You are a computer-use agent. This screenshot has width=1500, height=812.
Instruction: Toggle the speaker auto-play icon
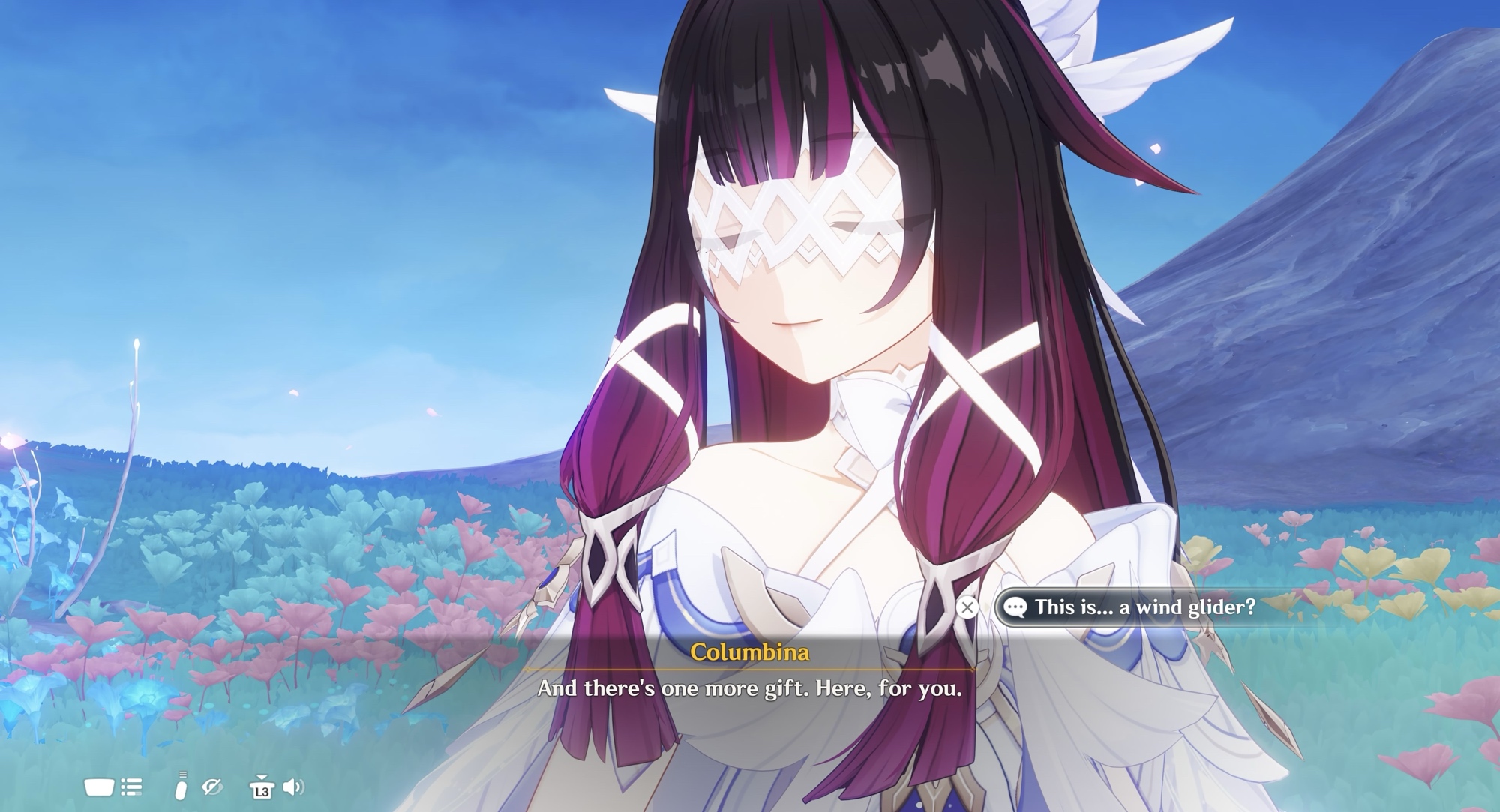293,787
